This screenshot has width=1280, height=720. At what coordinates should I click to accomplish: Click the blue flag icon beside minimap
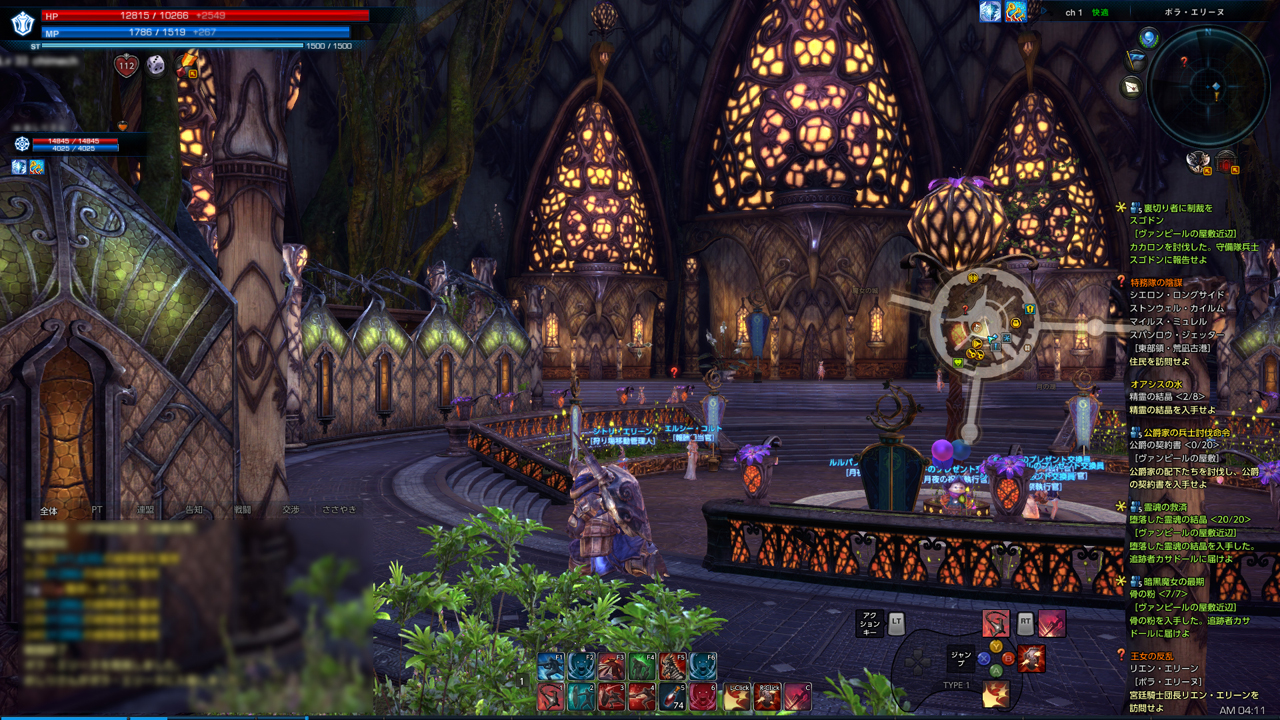click(x=1135, y=60)
